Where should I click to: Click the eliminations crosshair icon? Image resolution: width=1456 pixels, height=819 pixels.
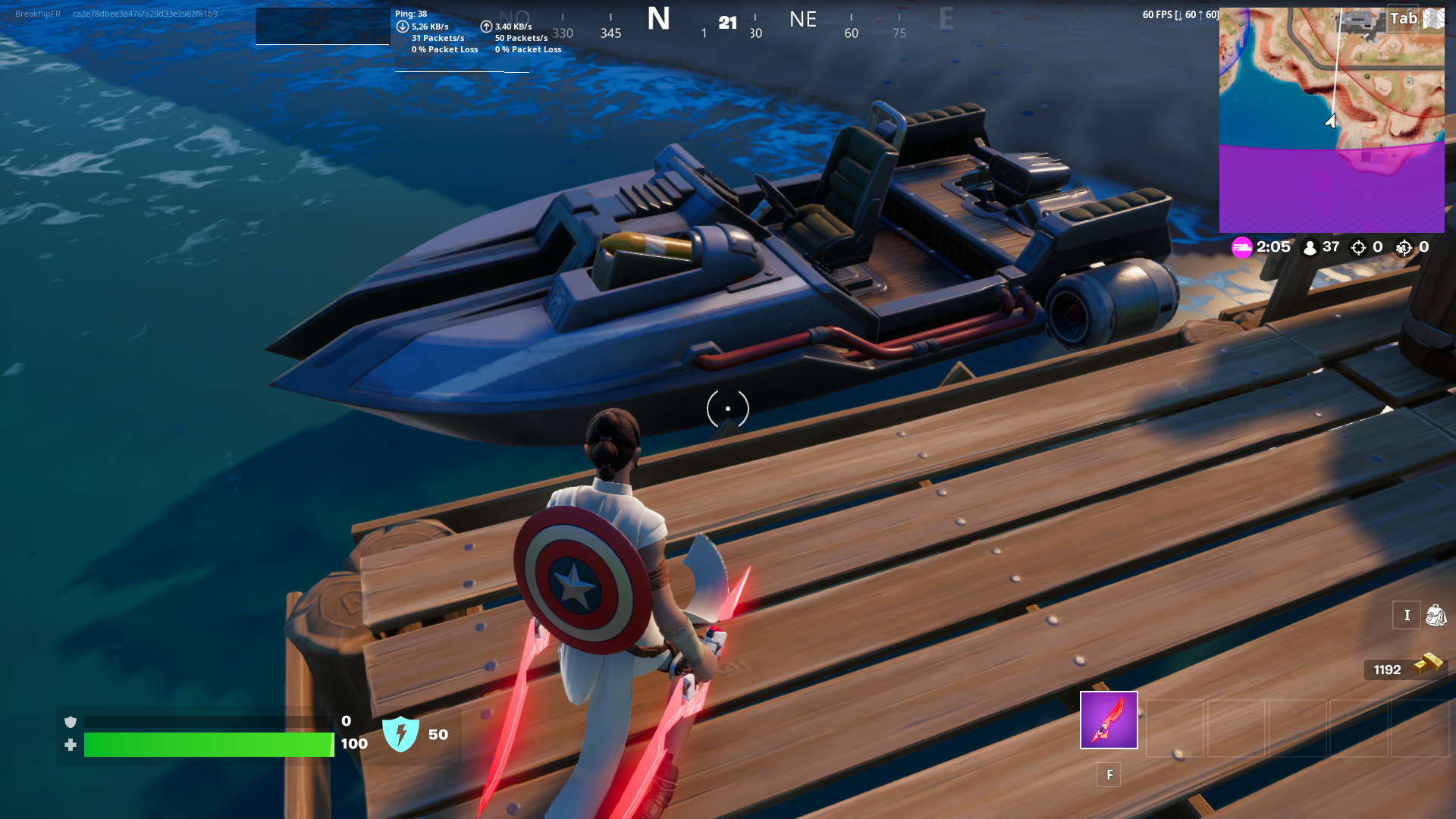(x=1357, y=247)
